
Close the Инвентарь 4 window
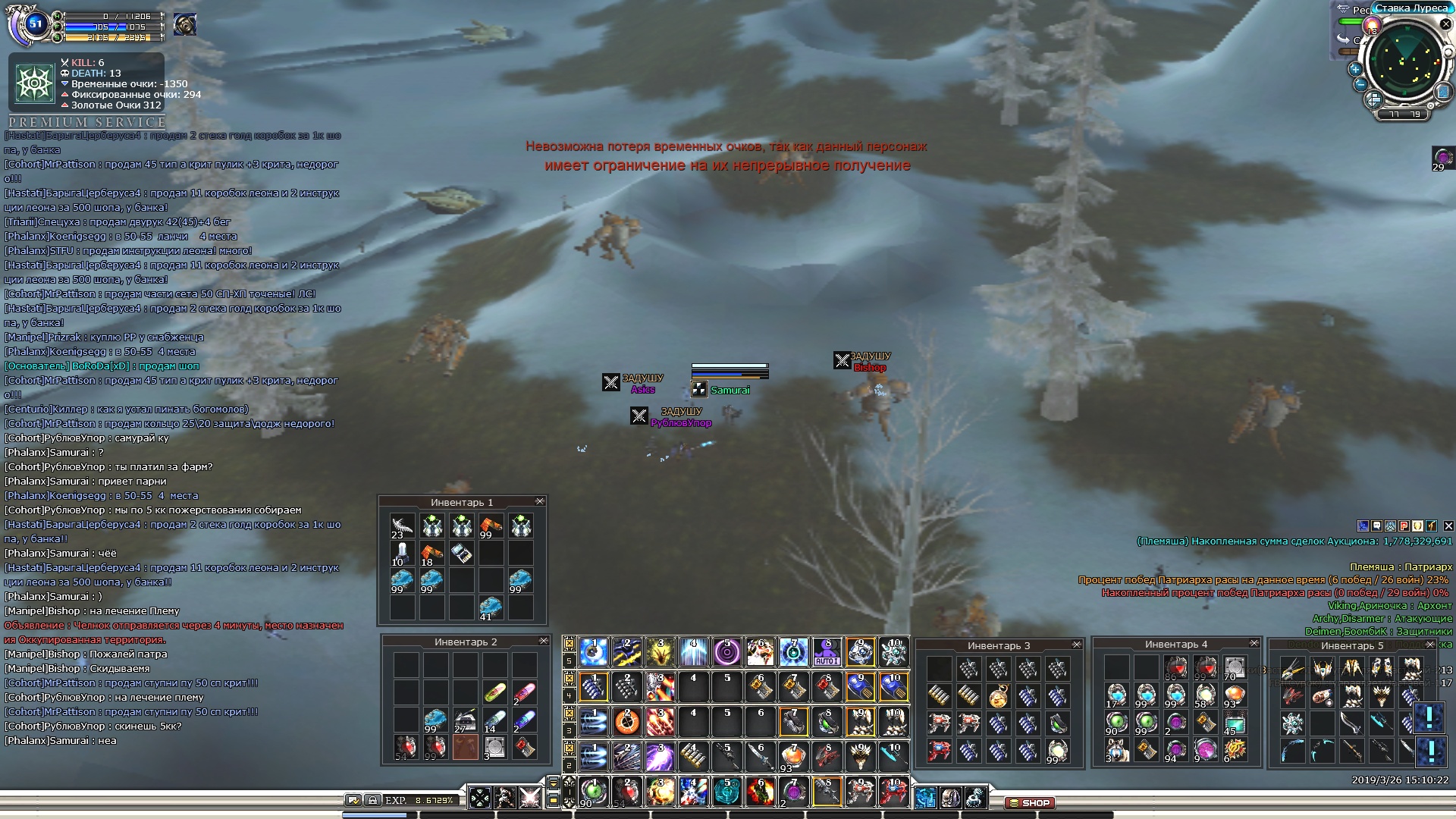coord(1254,644)
